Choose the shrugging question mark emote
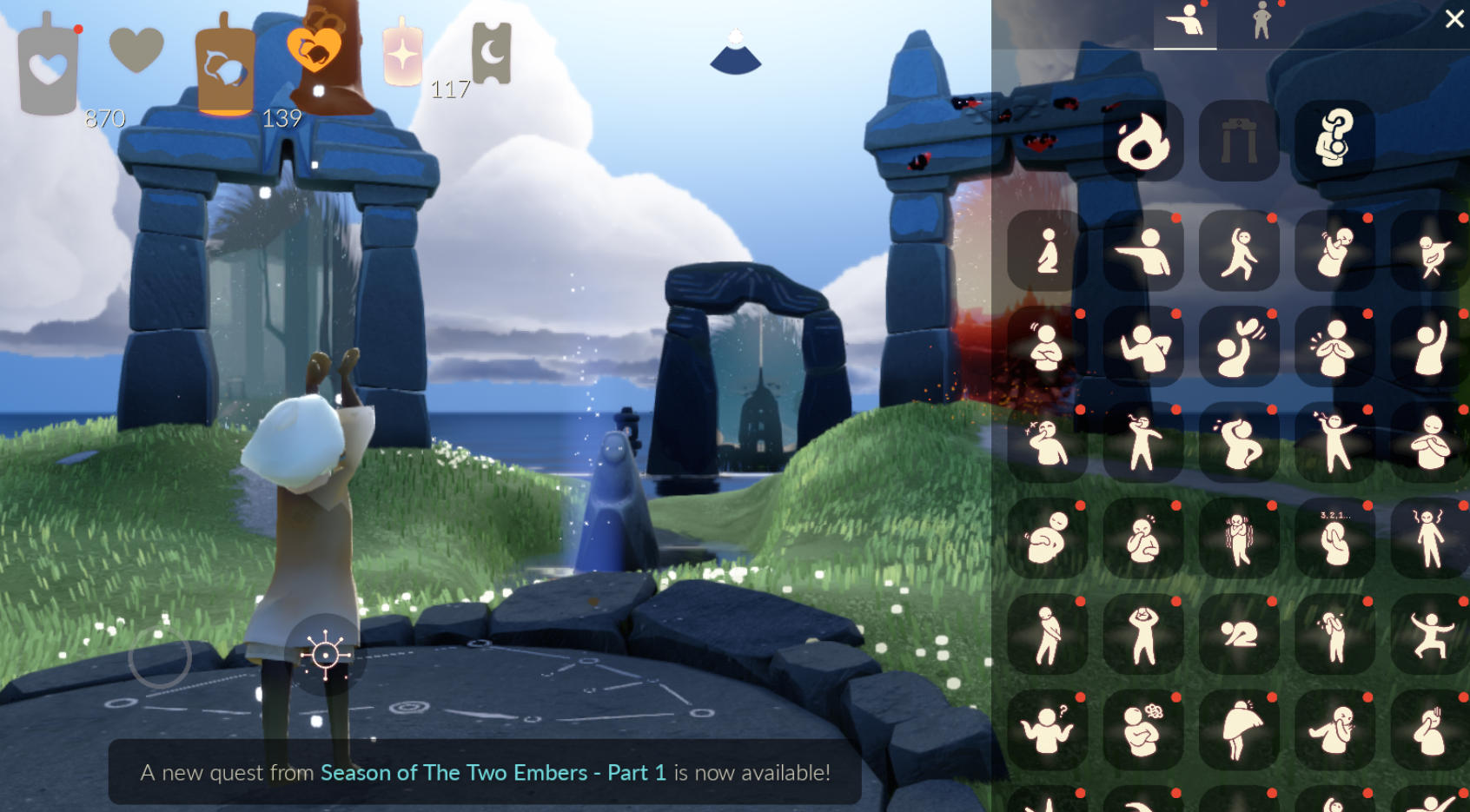This screenshot has width=1470, height=812. (x=1047, y=730)
